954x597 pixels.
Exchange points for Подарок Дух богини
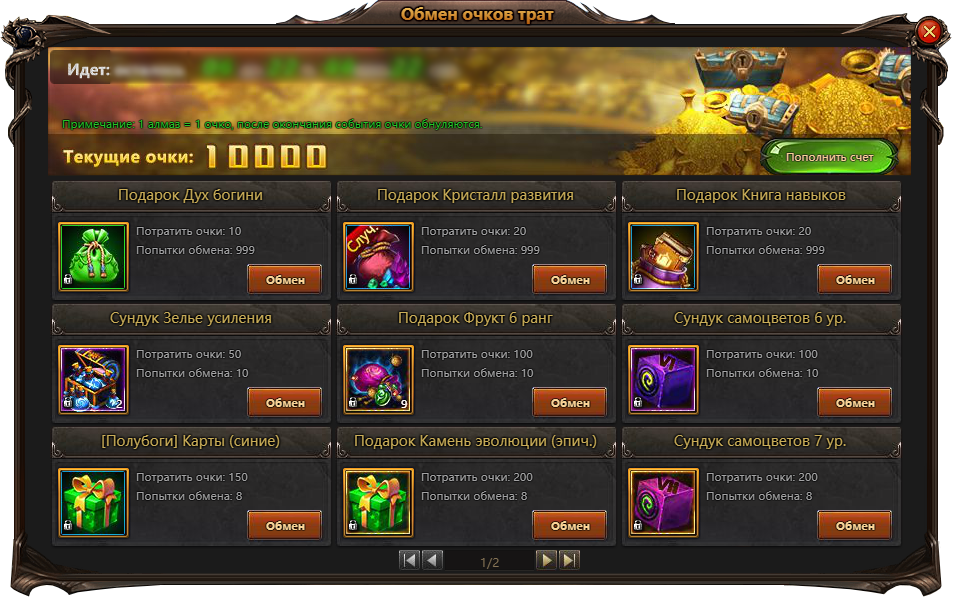[284, 280]
